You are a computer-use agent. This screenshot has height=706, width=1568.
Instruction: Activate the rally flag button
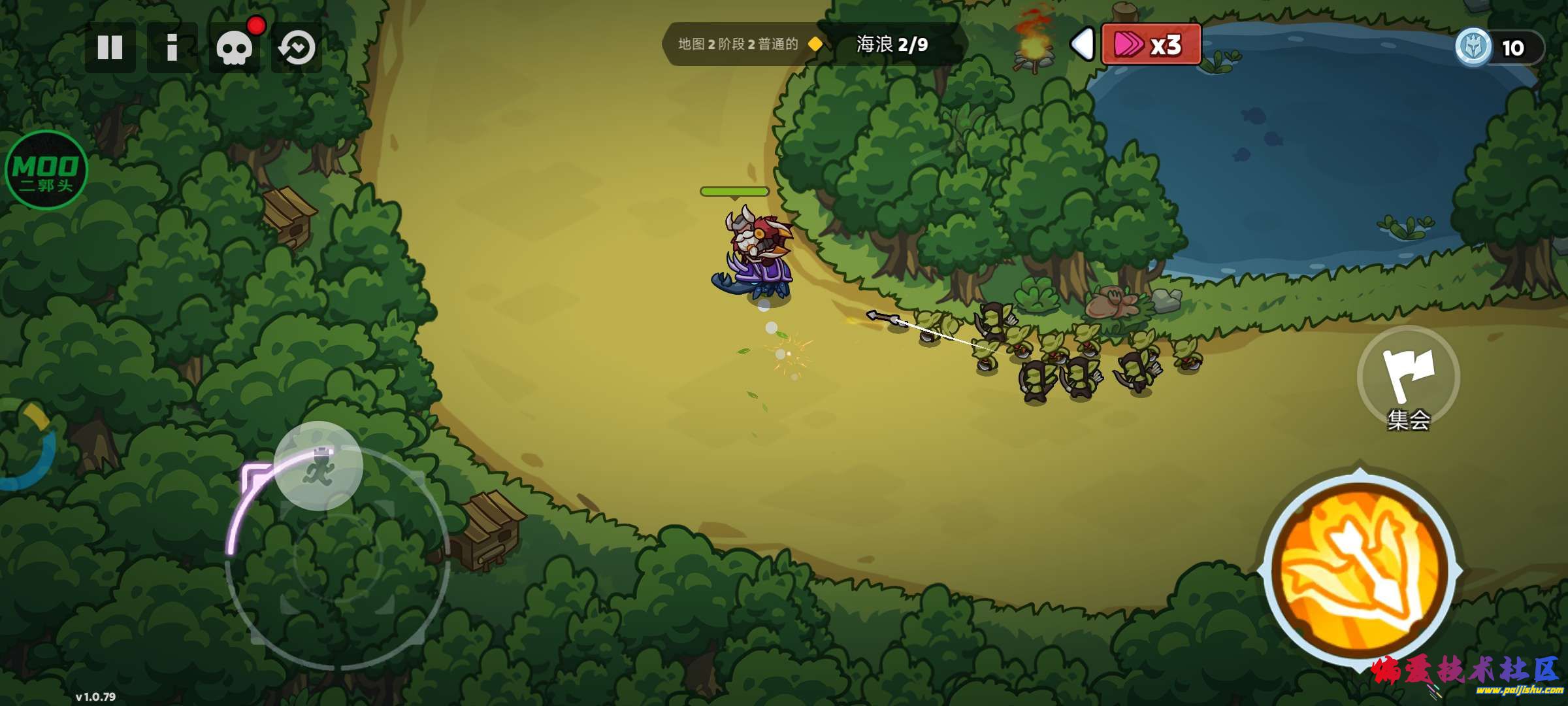coord(1409,377)
